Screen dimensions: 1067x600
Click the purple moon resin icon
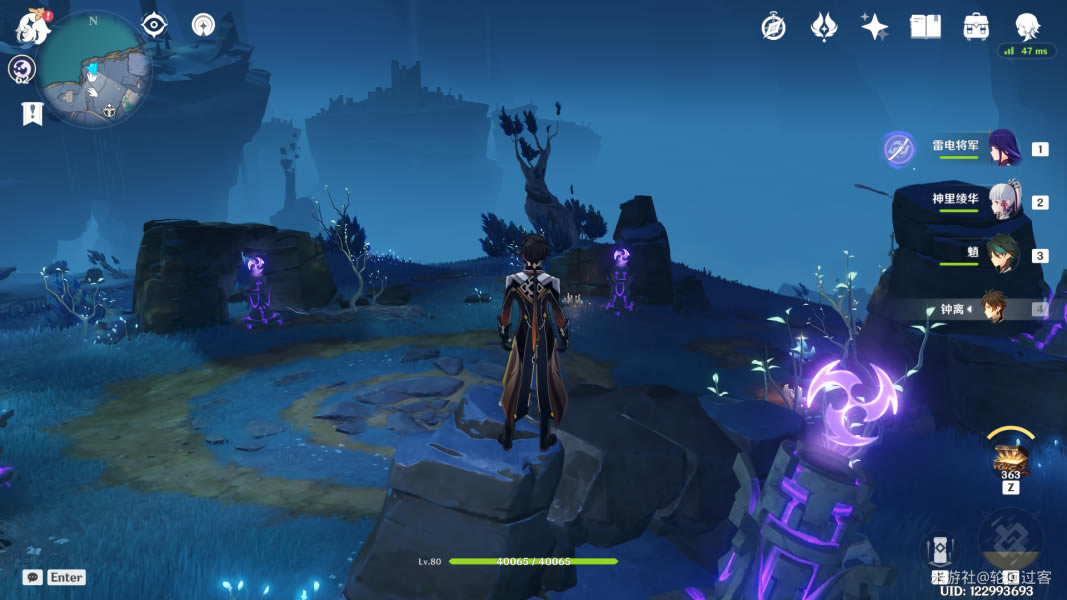[x=22, y=69]
